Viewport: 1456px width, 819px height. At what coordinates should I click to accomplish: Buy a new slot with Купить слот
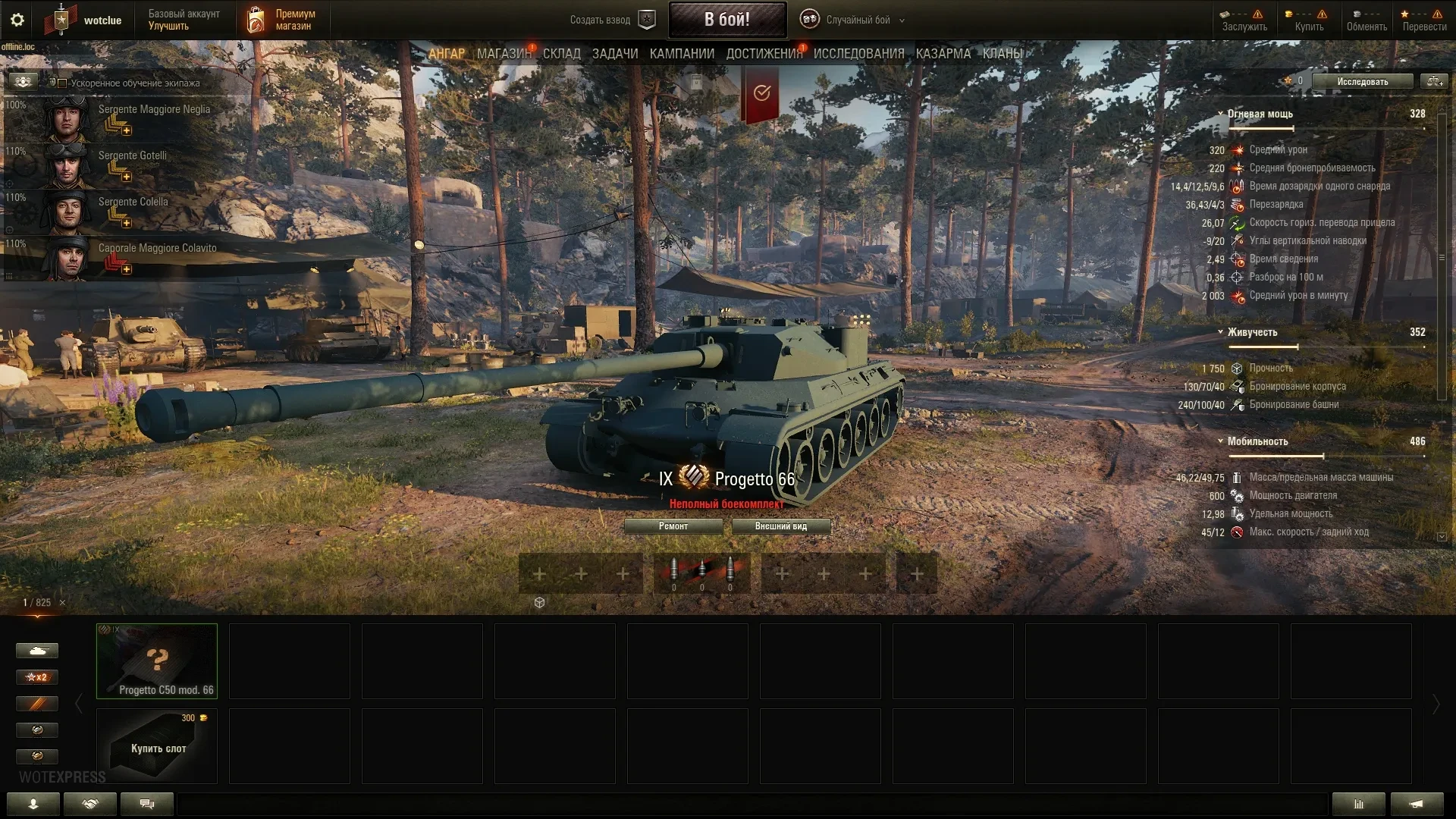tap(157, 746)
